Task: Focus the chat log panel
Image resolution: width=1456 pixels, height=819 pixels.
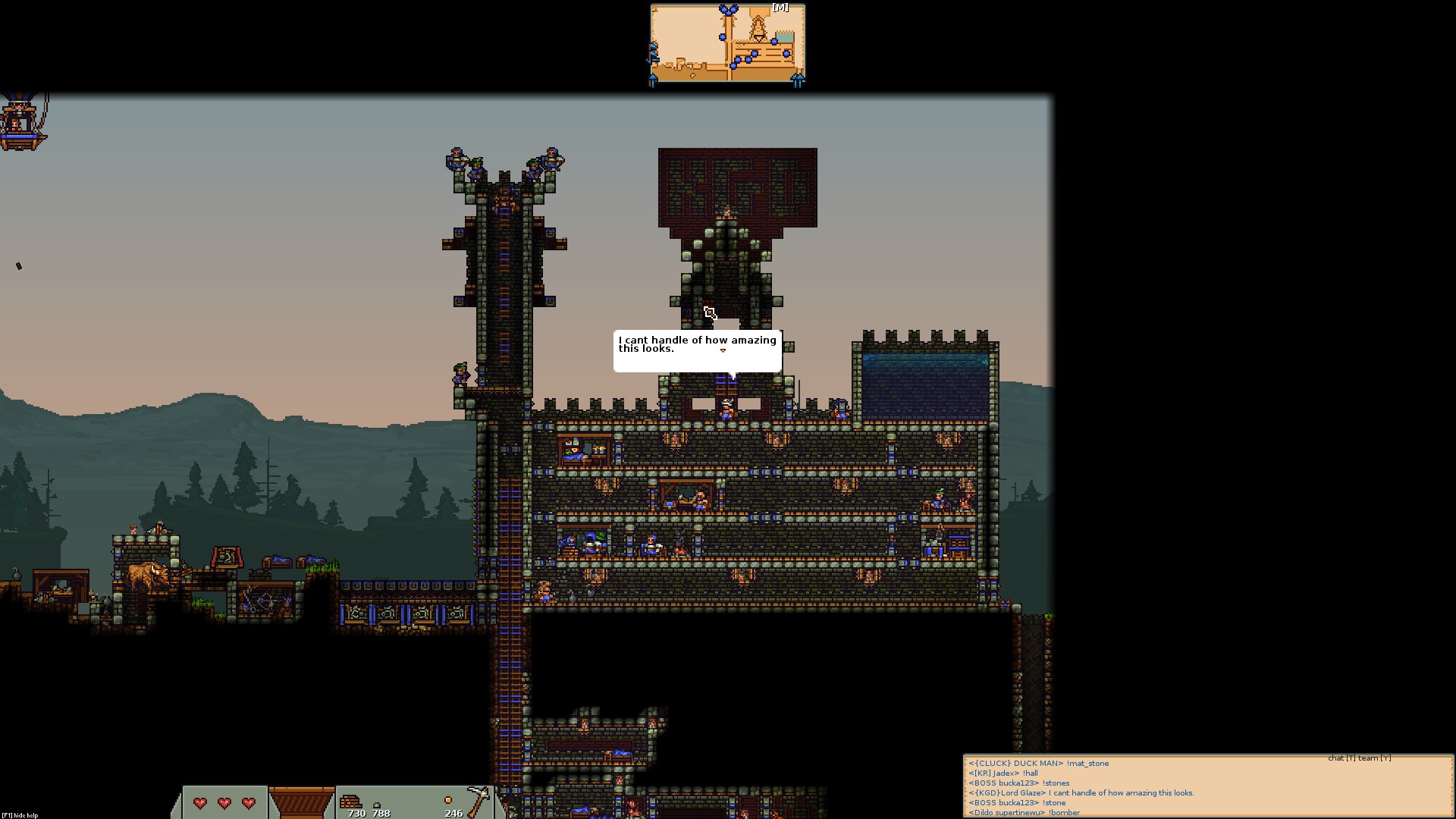Action: pos(1207,787)
